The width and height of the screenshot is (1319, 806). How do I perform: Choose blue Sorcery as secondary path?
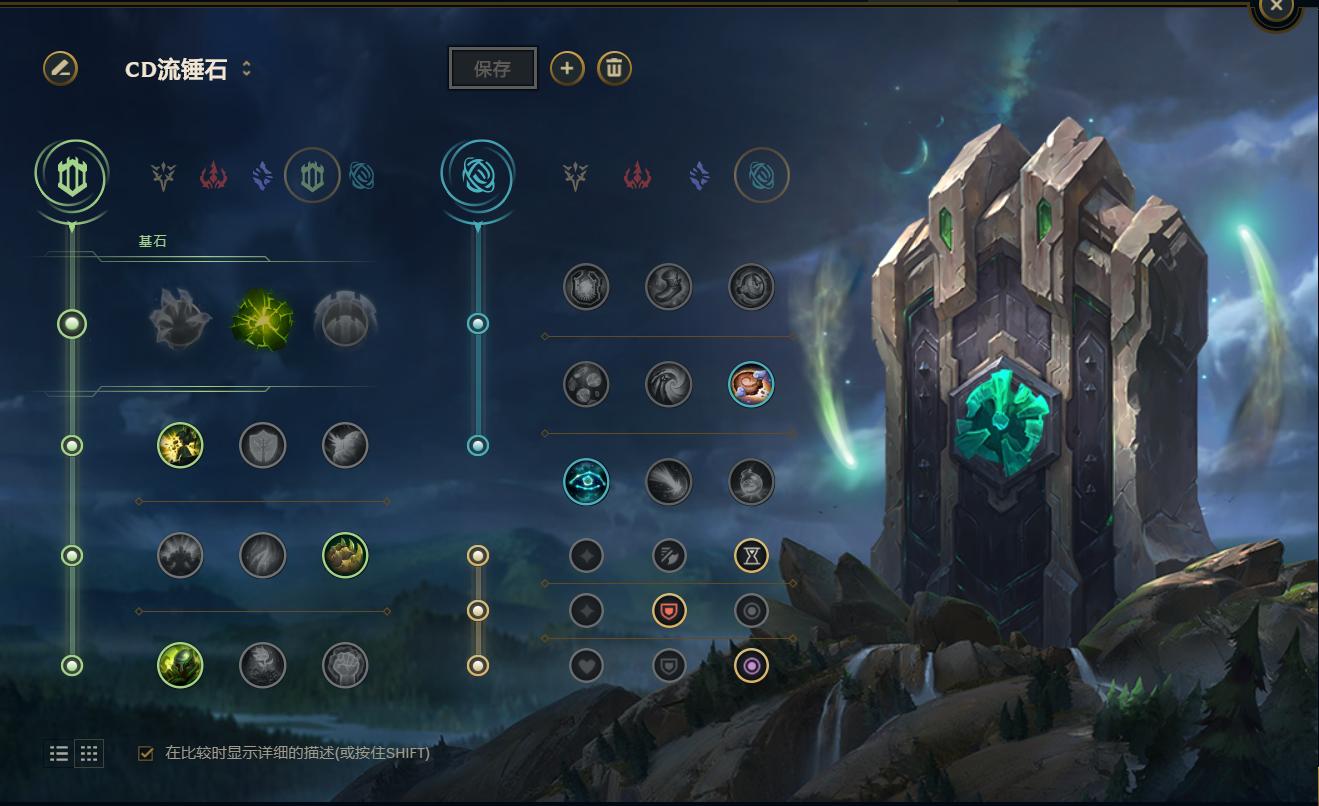pyautogui.click(x=699, y=177)
